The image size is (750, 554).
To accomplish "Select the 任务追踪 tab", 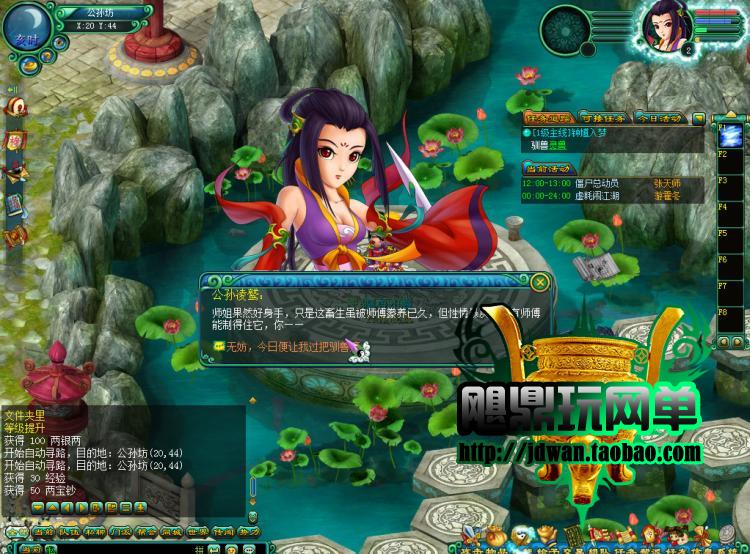I will [547, 118].
